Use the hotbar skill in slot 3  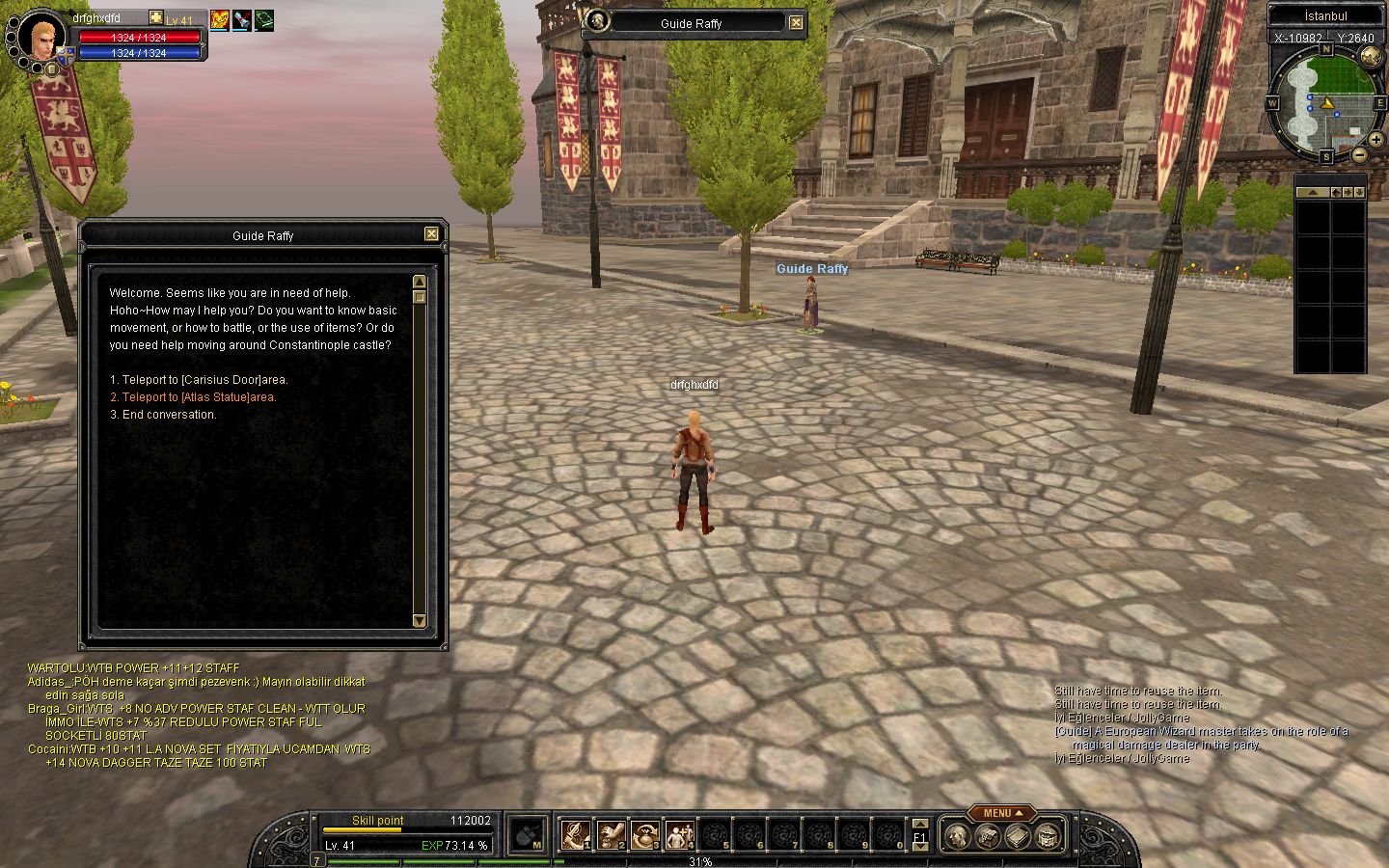coord(645,834)
